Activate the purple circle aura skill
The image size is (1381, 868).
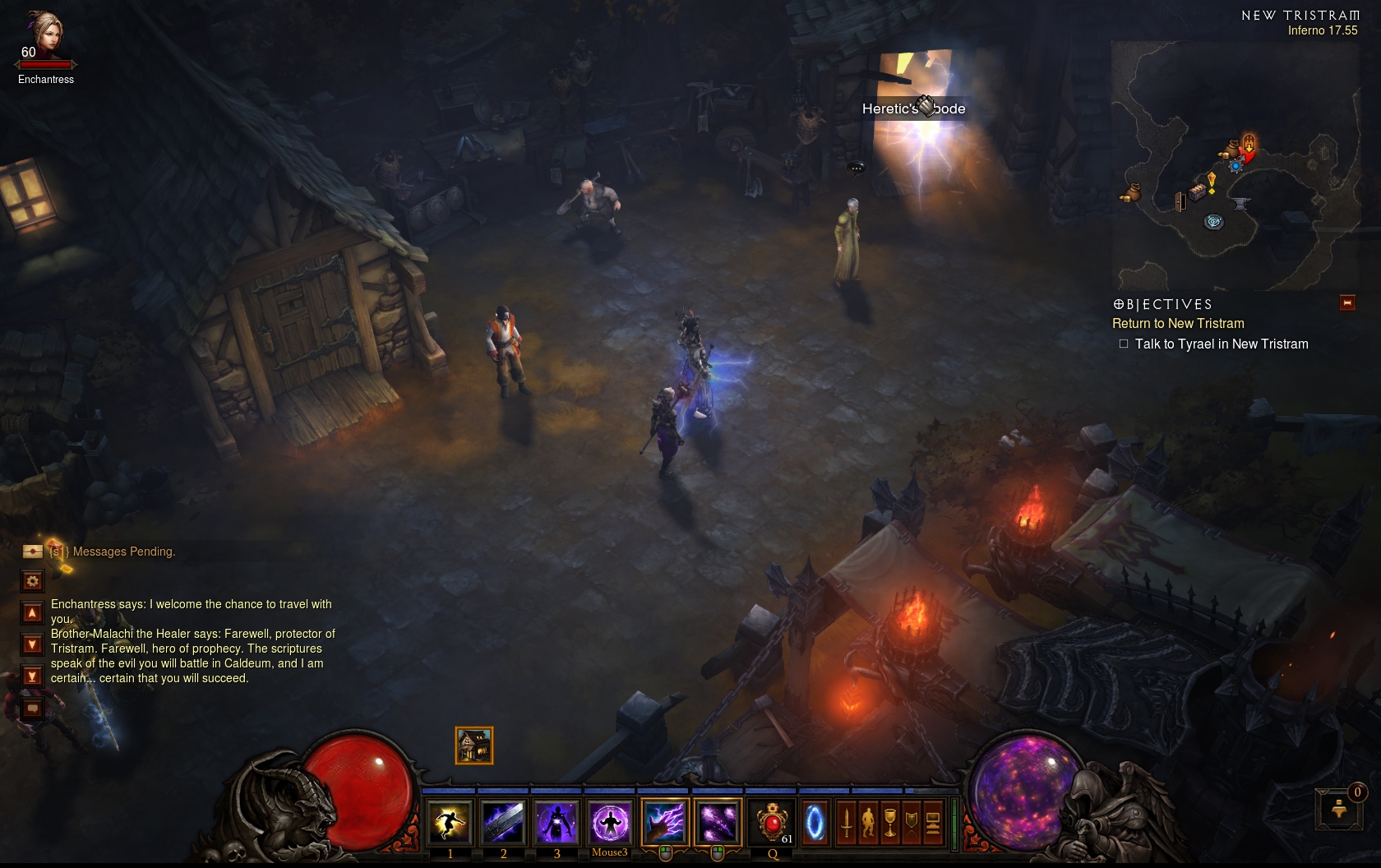610,821
